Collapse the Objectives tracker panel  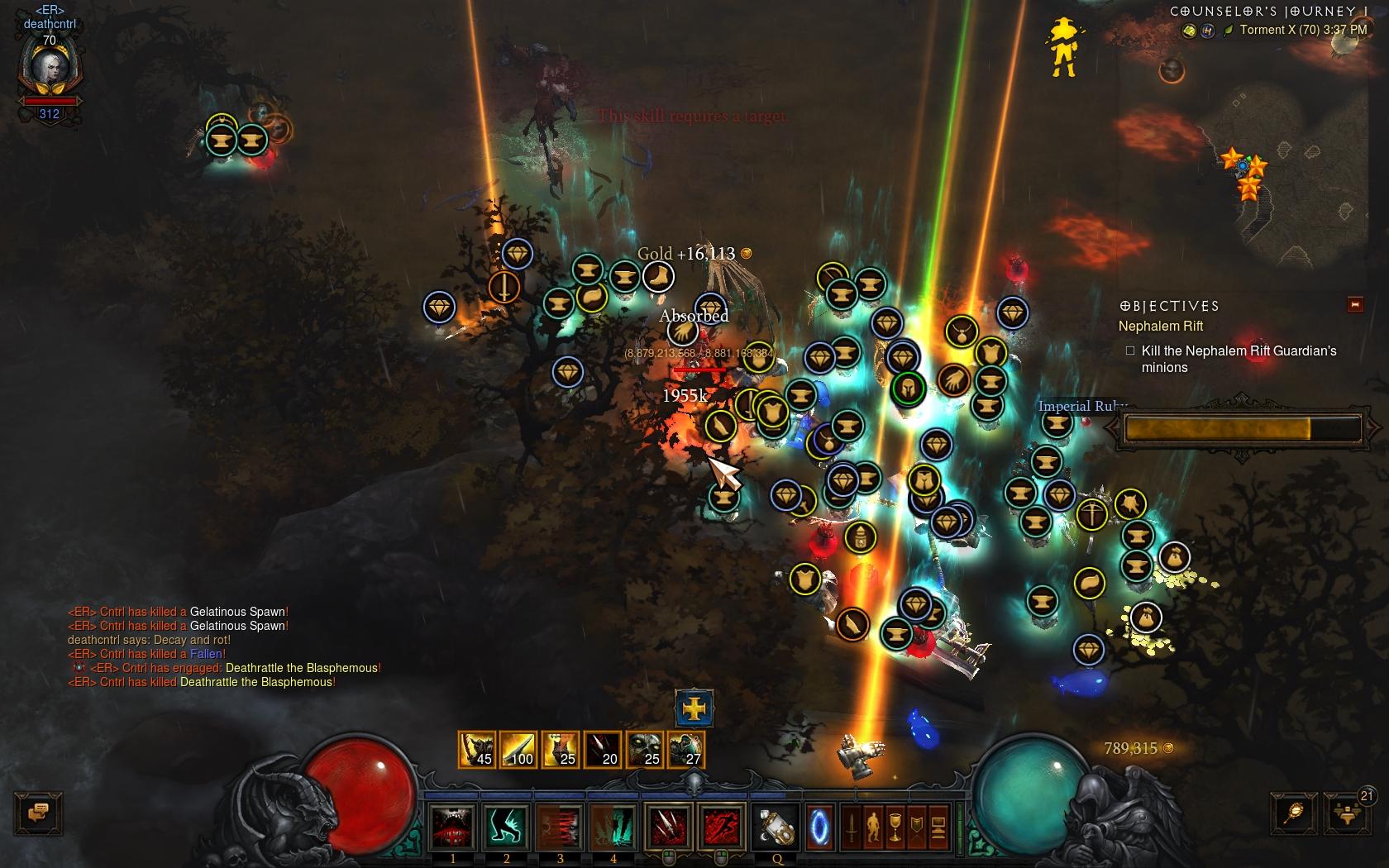[x=1355, y=305]
